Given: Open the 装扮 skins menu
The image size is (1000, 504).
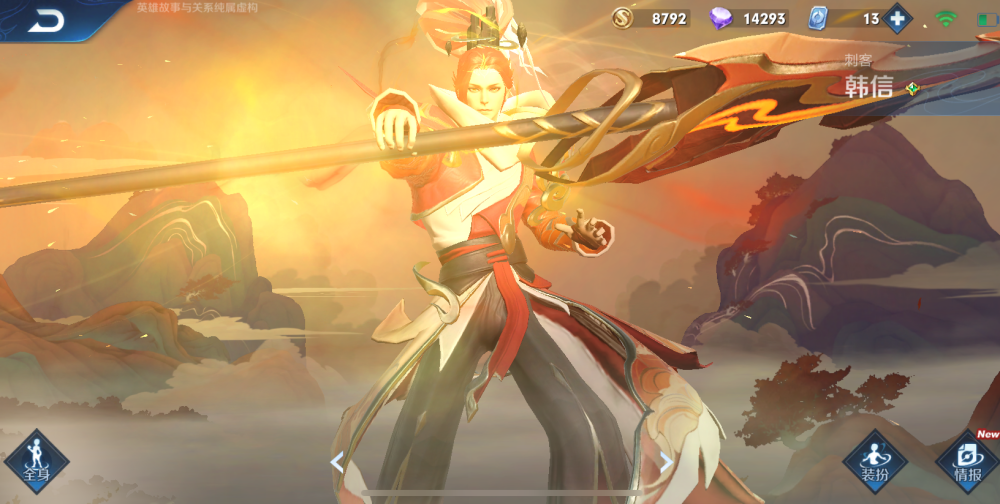Looking at the screenshot, I should (x=875, y=461).
